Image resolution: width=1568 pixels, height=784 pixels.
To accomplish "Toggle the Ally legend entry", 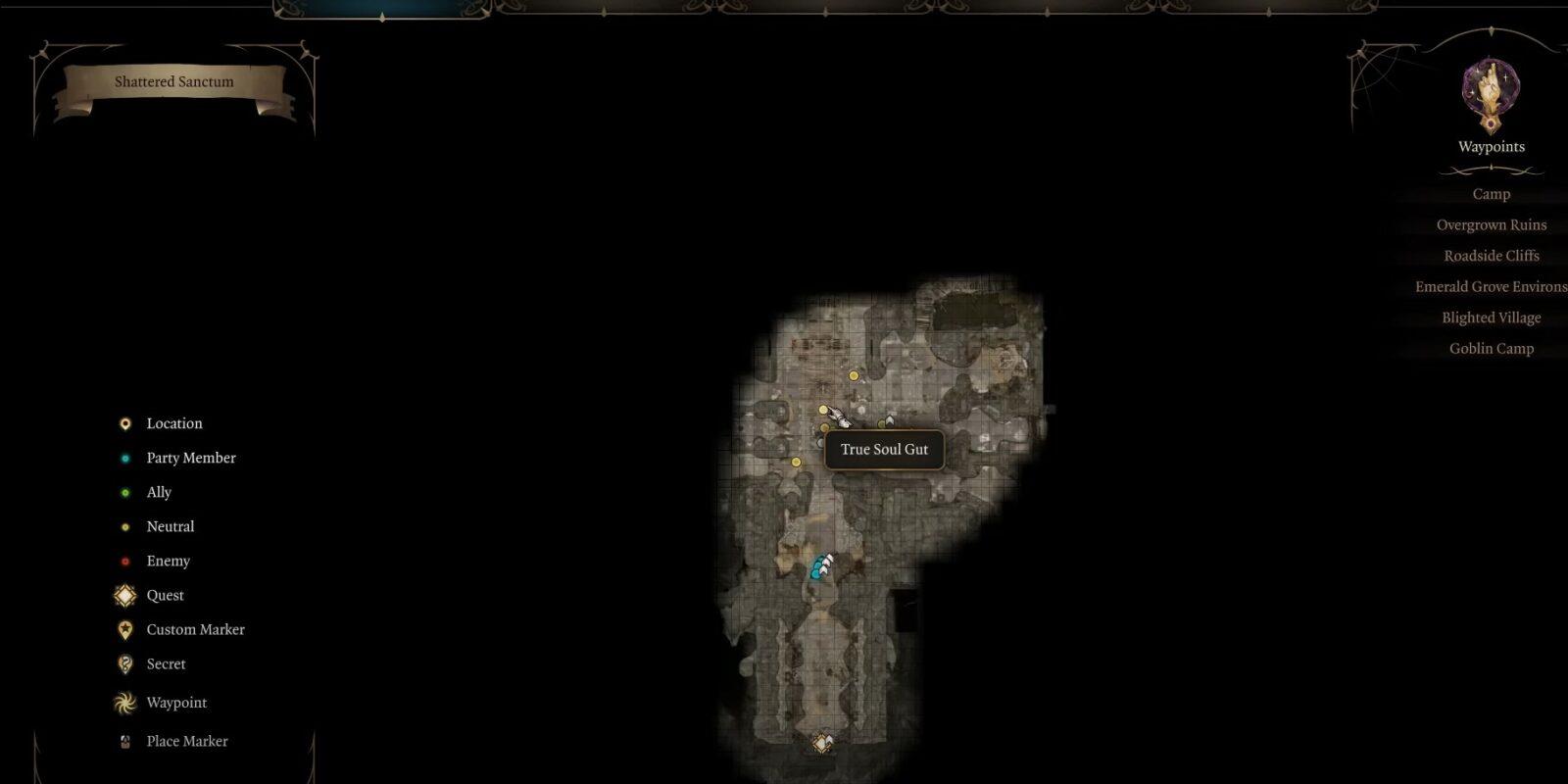I will tap(159, 492).
